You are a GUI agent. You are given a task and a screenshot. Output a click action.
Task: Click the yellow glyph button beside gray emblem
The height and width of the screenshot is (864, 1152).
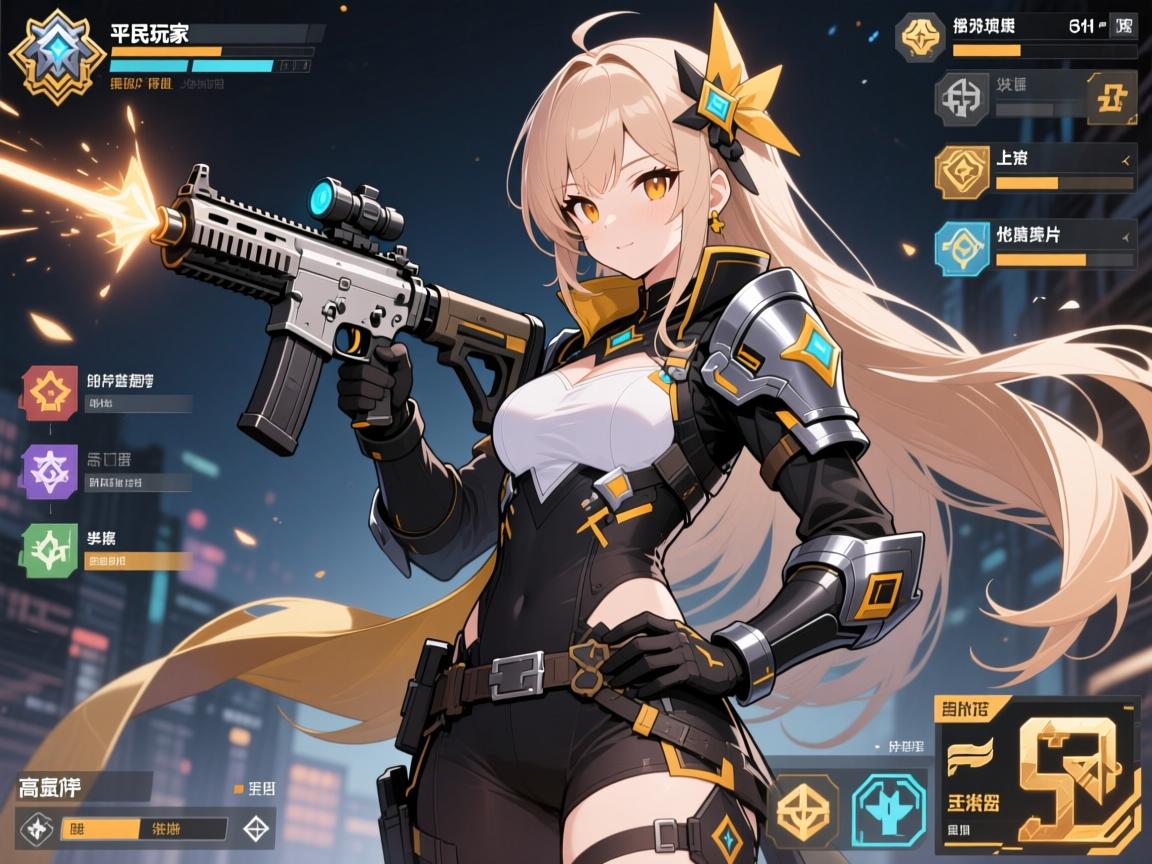pyautogui.click(x=1110, y=99)
